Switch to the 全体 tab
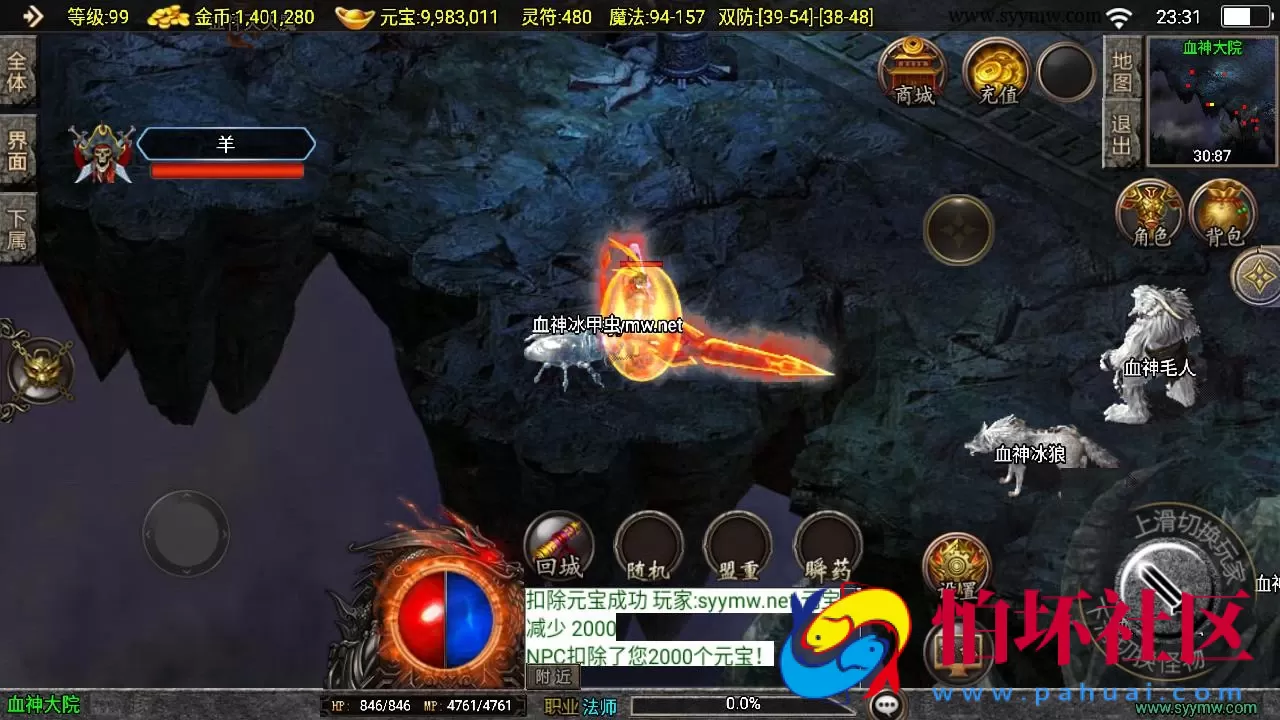The image size is (1280, 720). (17, 70)
